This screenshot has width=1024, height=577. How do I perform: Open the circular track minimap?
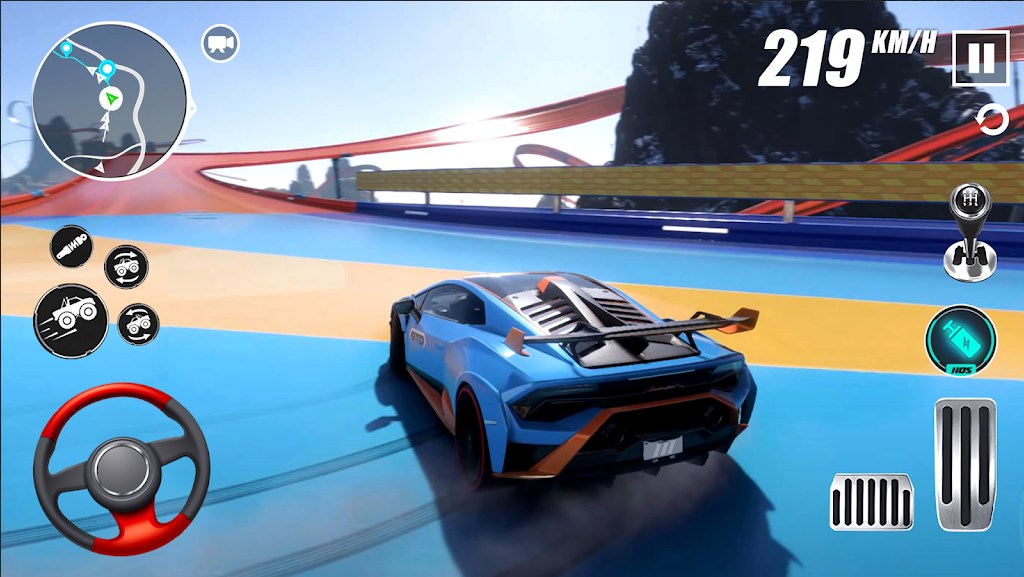pyautogui.click(x=109, y=100)
